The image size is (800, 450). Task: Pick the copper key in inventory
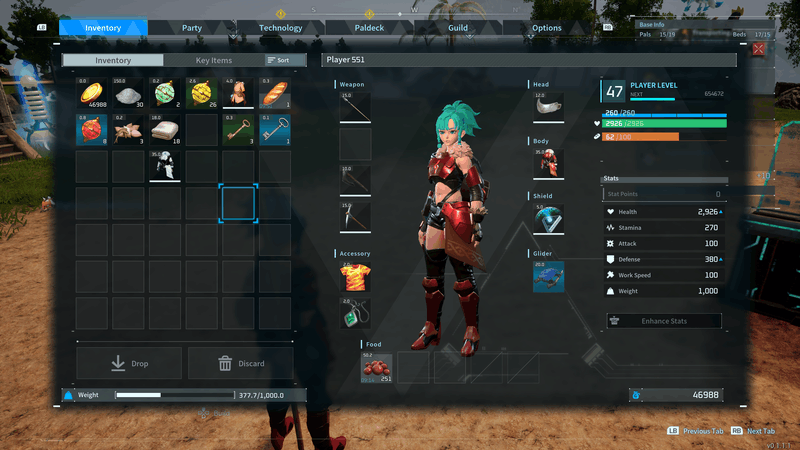(239, 130)
